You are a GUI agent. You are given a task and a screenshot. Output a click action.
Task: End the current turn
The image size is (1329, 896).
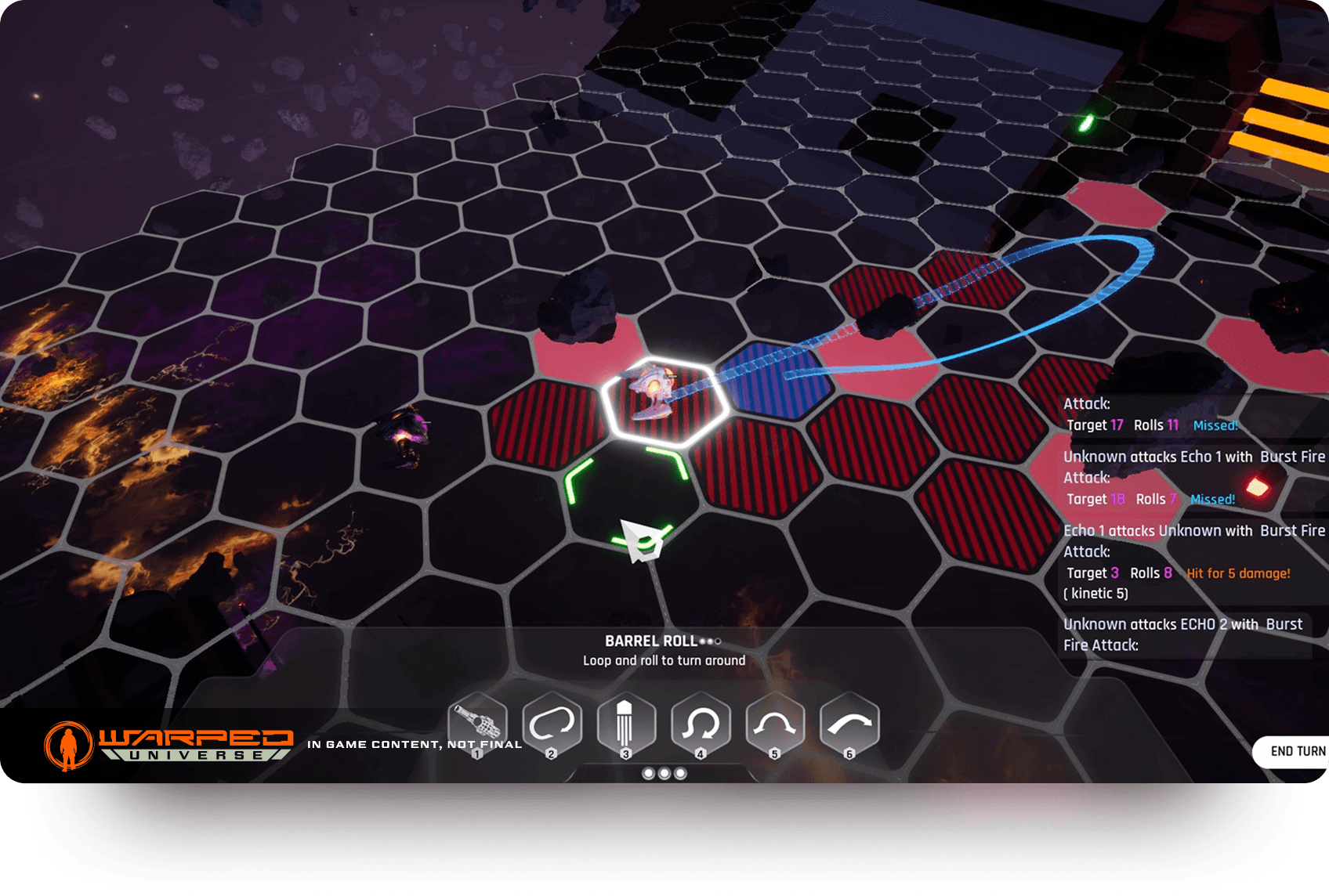[x=1297, y=751]
